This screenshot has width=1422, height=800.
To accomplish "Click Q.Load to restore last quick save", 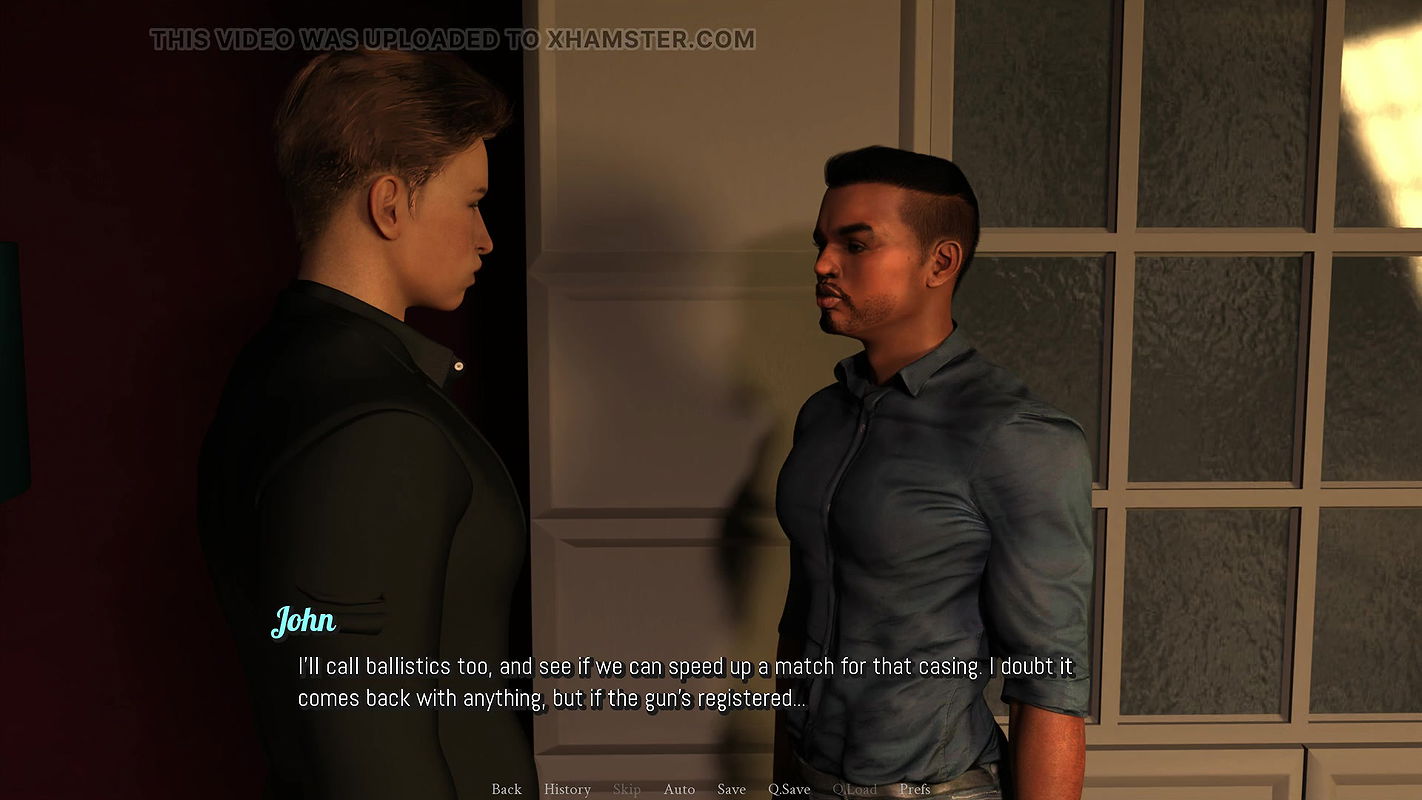I will click(855, 789).
